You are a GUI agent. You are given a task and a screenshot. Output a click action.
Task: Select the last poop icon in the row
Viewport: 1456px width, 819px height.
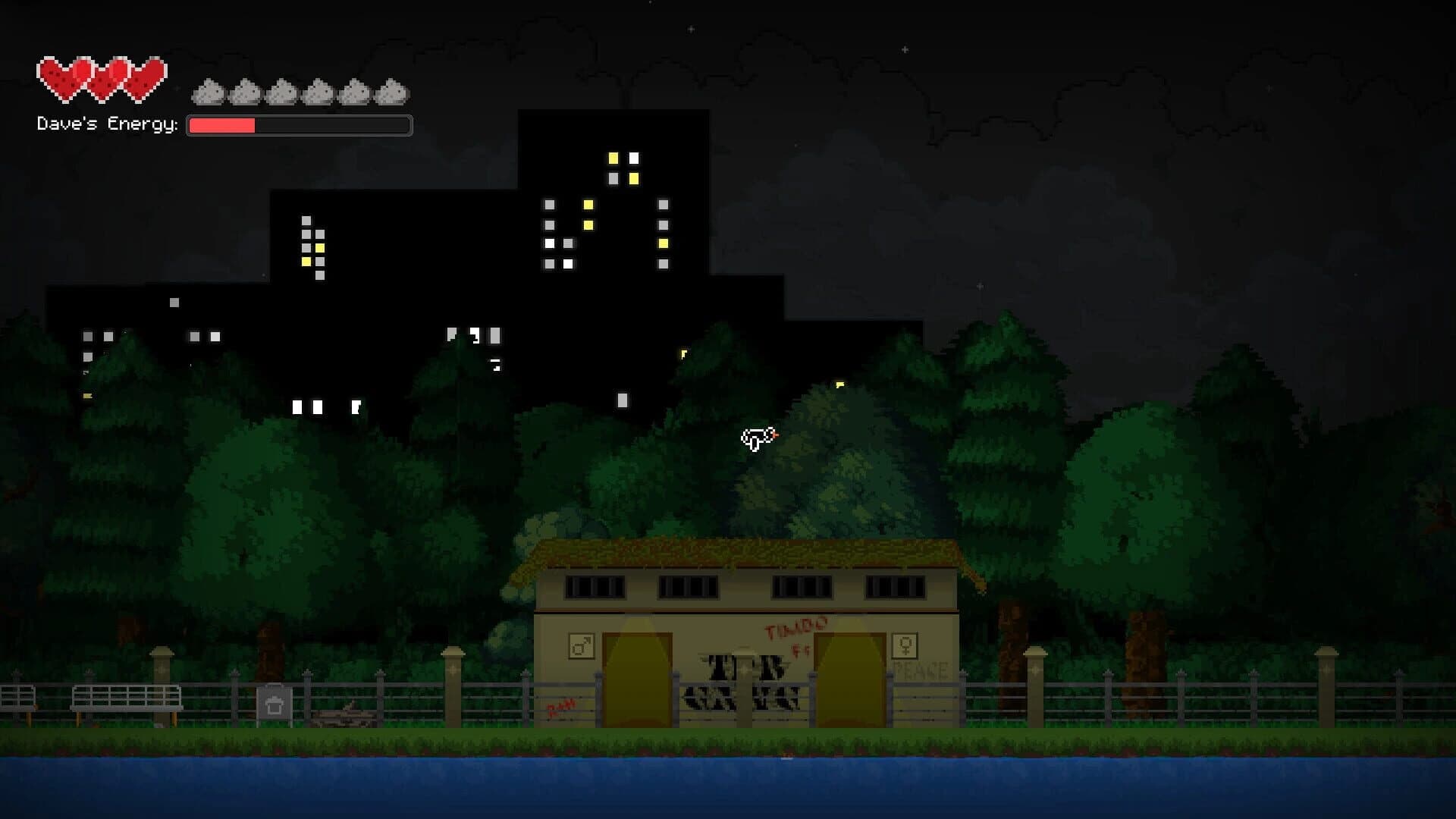(x=391, y=93)
